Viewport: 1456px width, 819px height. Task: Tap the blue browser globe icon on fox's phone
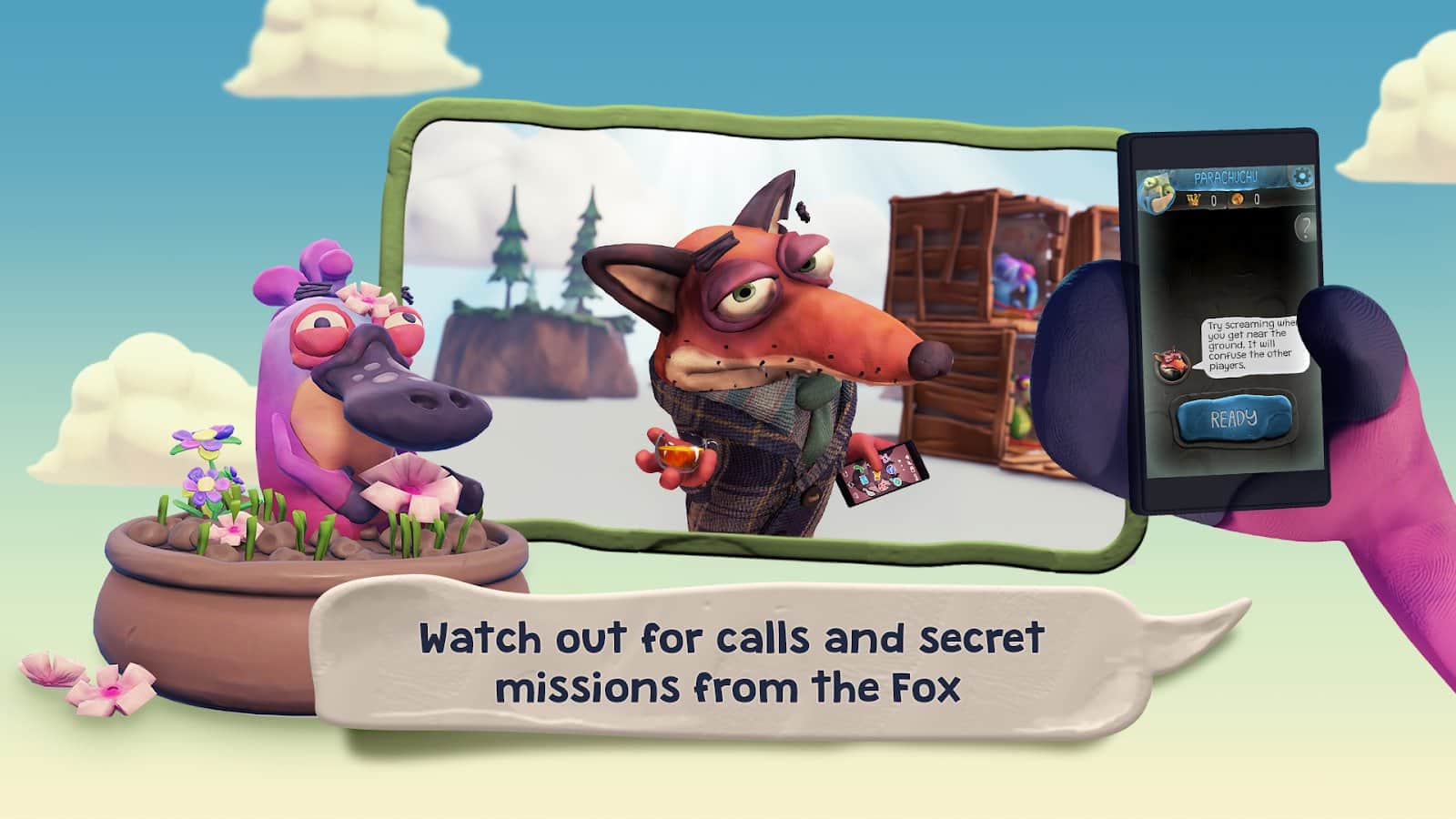(891, 470)
